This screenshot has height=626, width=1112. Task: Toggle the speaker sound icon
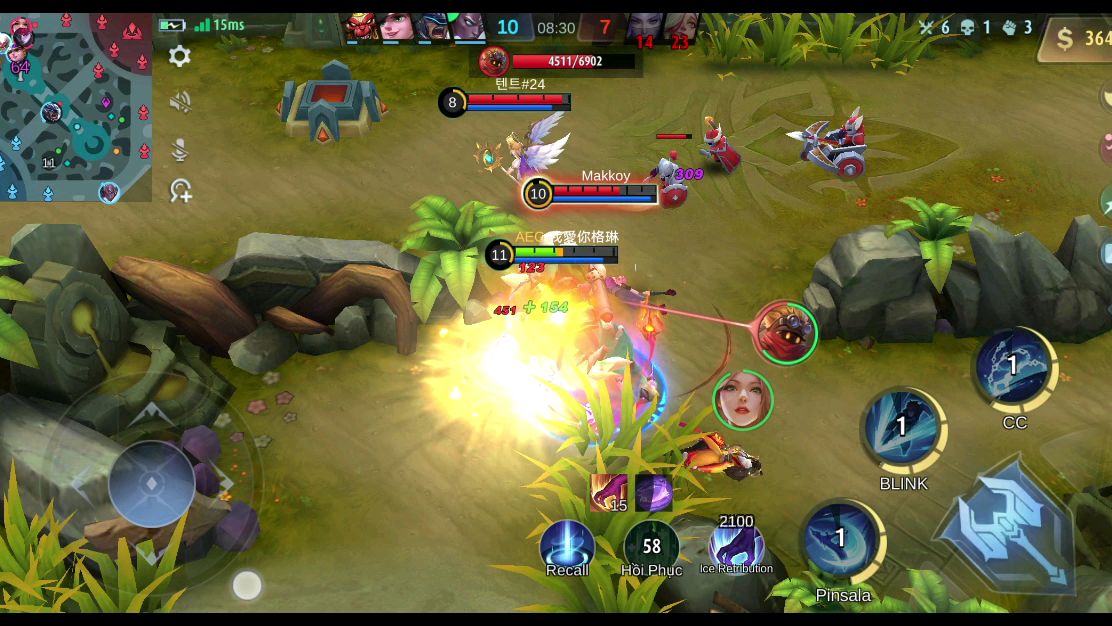180,102
